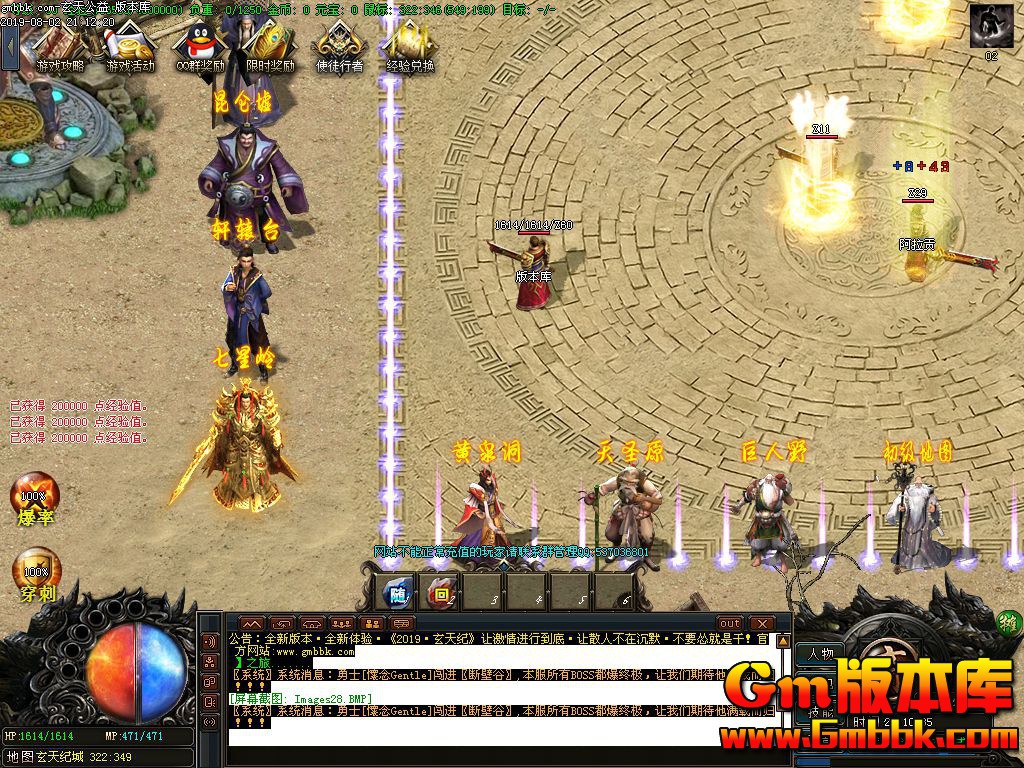Open the 限时奖励 timed reward icon
This screenshot has height=768, width=1024.
point(270,47)
